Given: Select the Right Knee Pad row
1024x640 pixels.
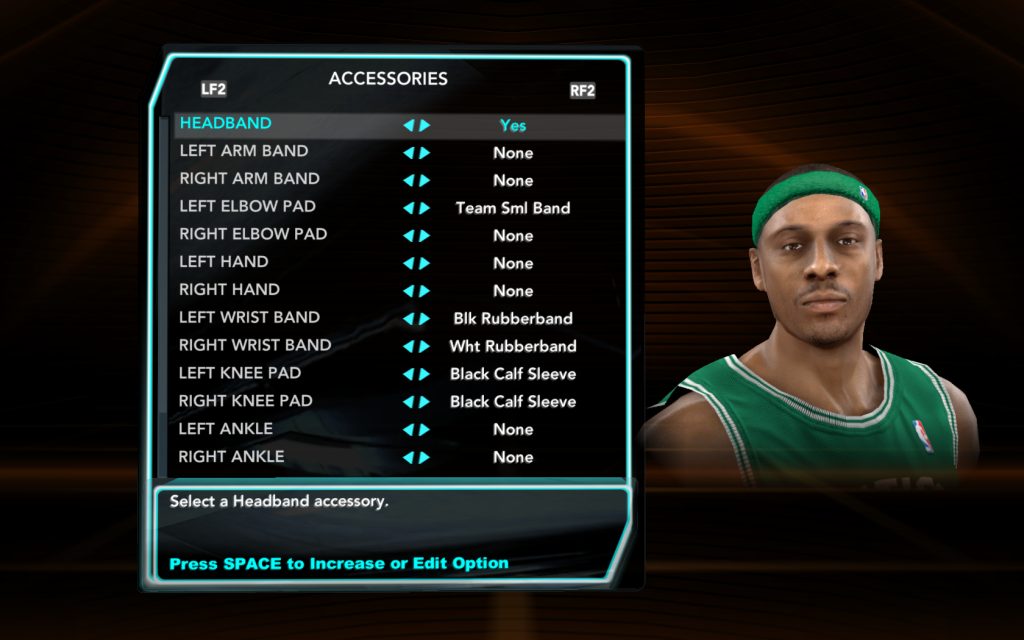Looking at the screenshot, I should pos(246,401).
